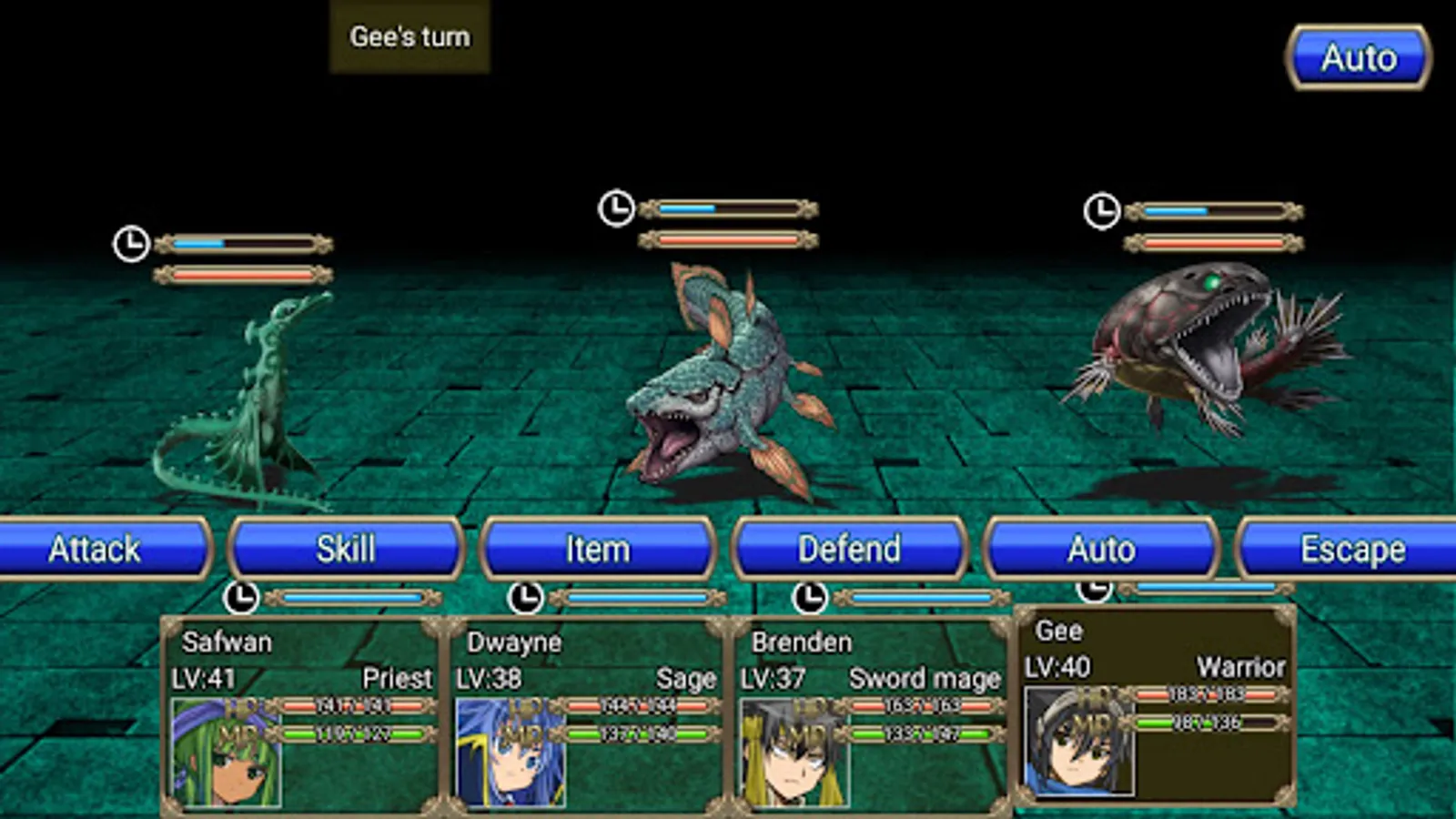Open the Skill menu
1456x819 pixels.
(346, 549)
